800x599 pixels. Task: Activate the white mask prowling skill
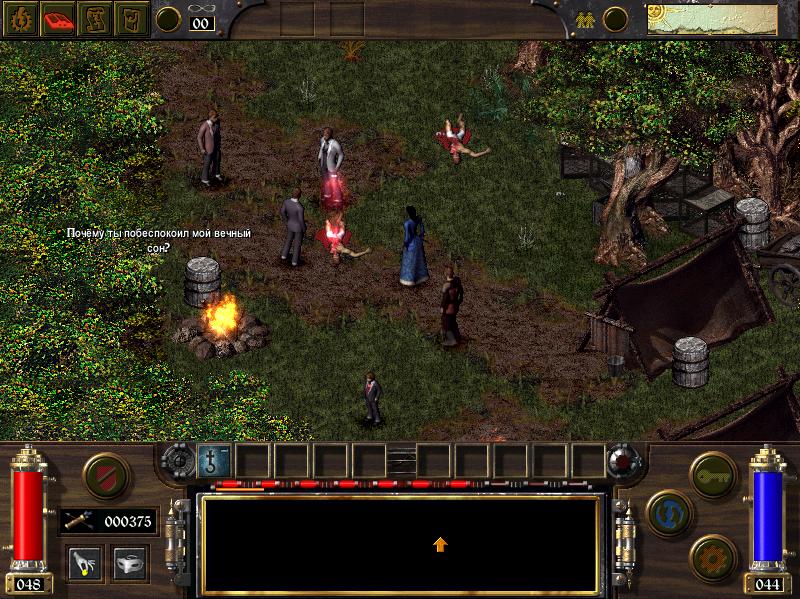(x=129, y=562)
